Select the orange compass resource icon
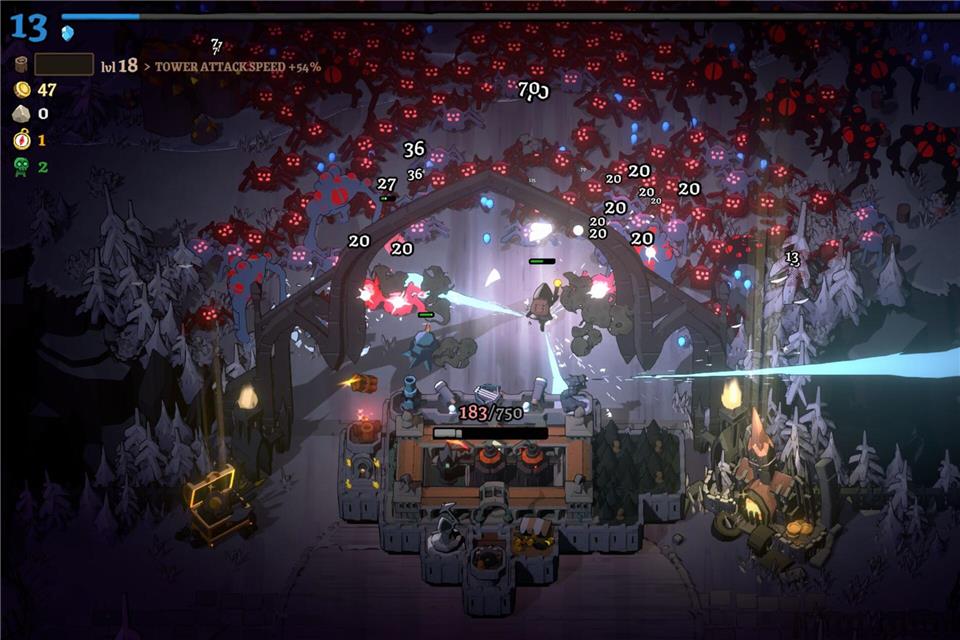Viewport: 960px width, 640px height. pyautogui.click(x=21, y=140)
